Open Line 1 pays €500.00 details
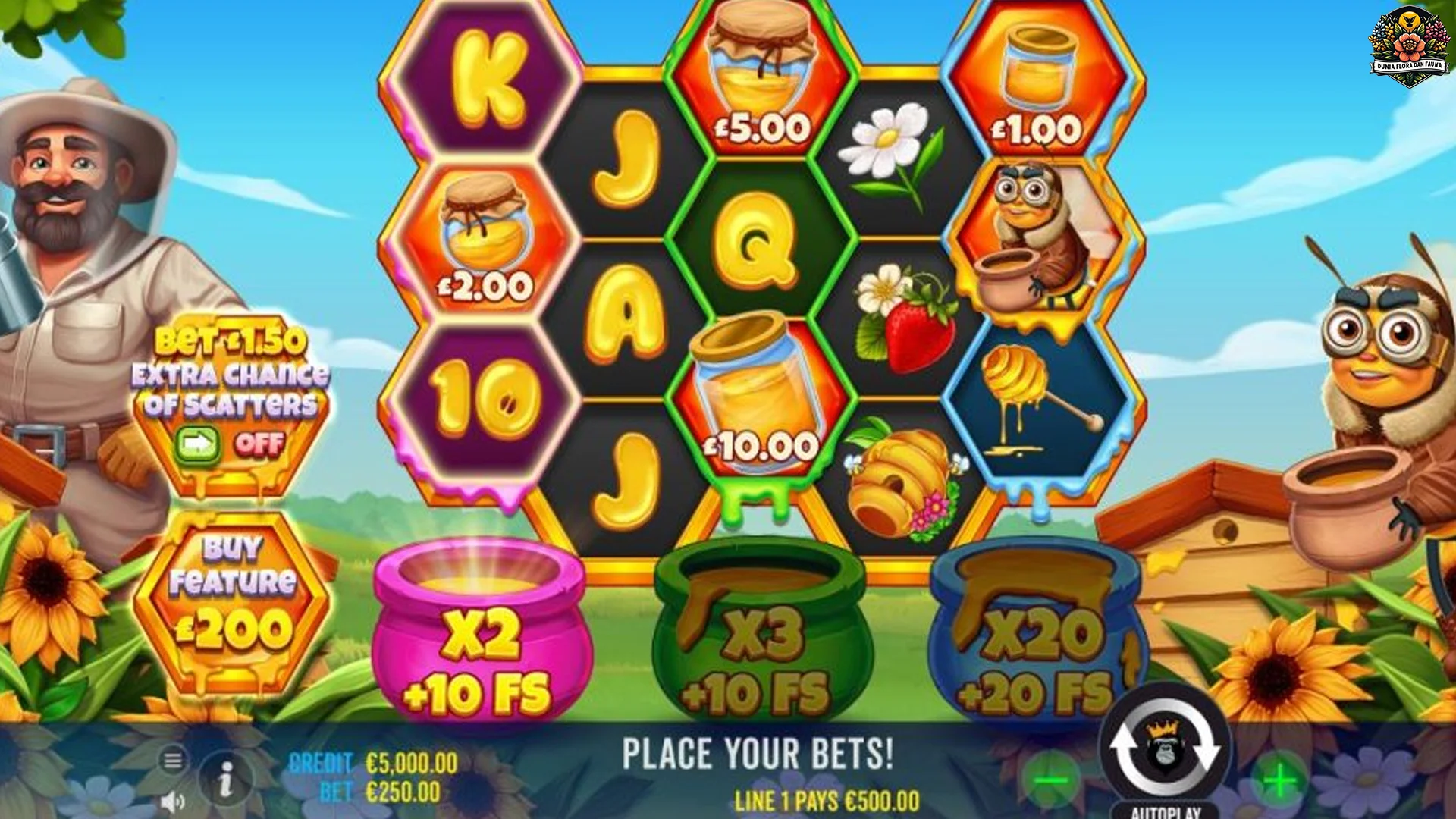This screenshot has height=819, width=1456. coord(827,798)
